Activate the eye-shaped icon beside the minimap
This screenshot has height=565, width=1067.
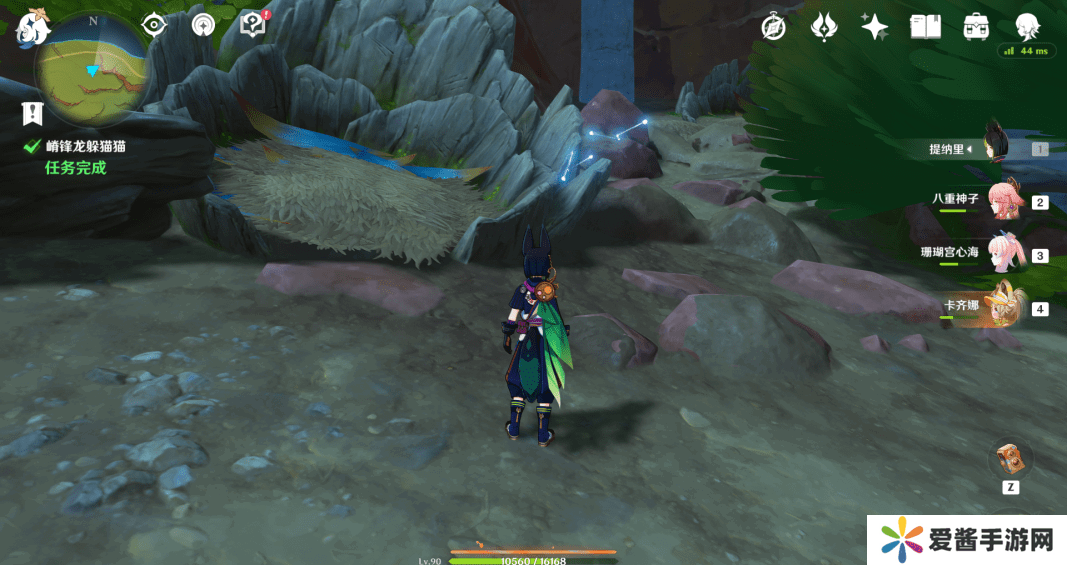pos(153,25)
